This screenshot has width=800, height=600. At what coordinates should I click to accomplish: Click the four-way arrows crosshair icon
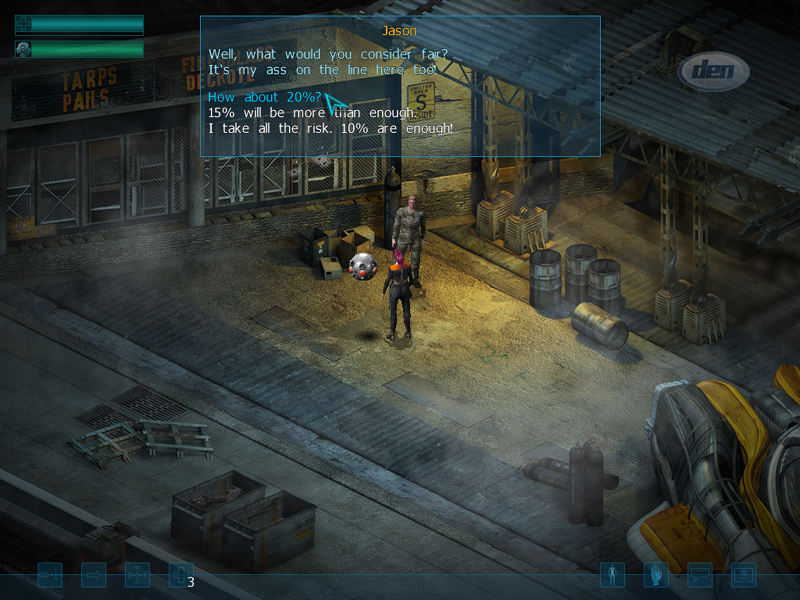(x=137, y=575)
